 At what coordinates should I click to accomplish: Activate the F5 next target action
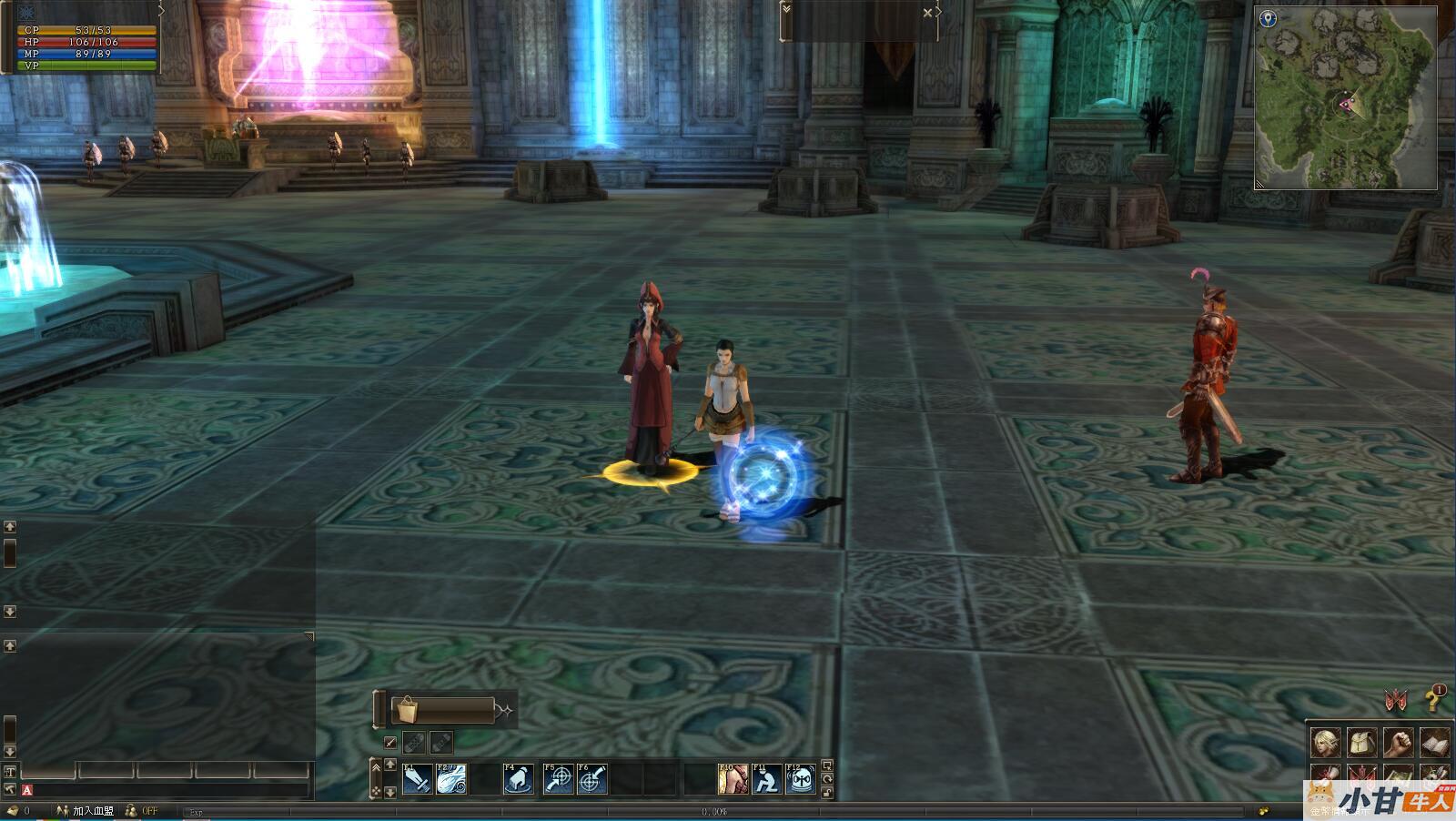click(x=558, y=779)
